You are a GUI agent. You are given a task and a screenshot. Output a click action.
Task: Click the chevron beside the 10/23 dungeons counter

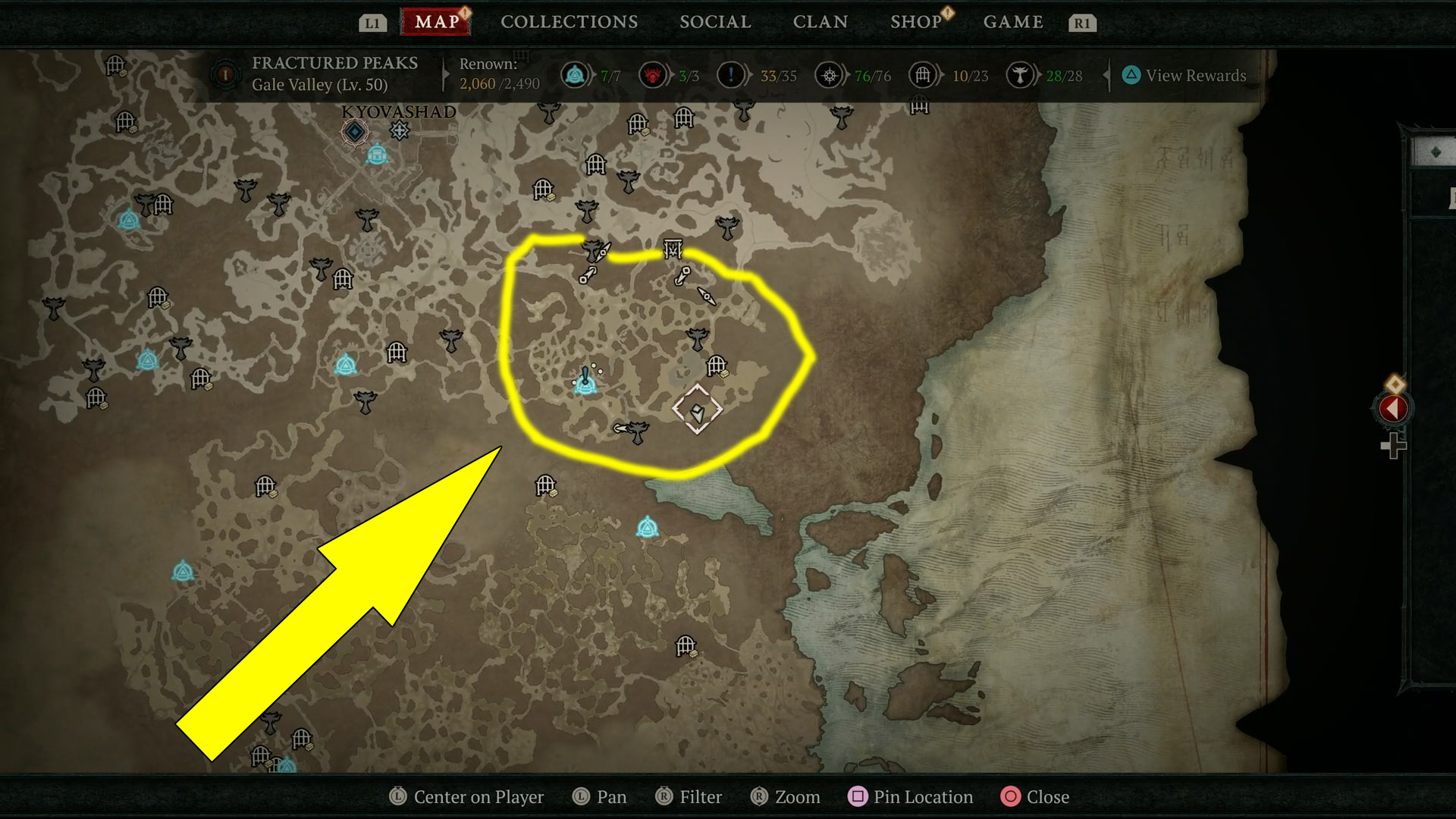pyautogui.click(x=940, y=75)
